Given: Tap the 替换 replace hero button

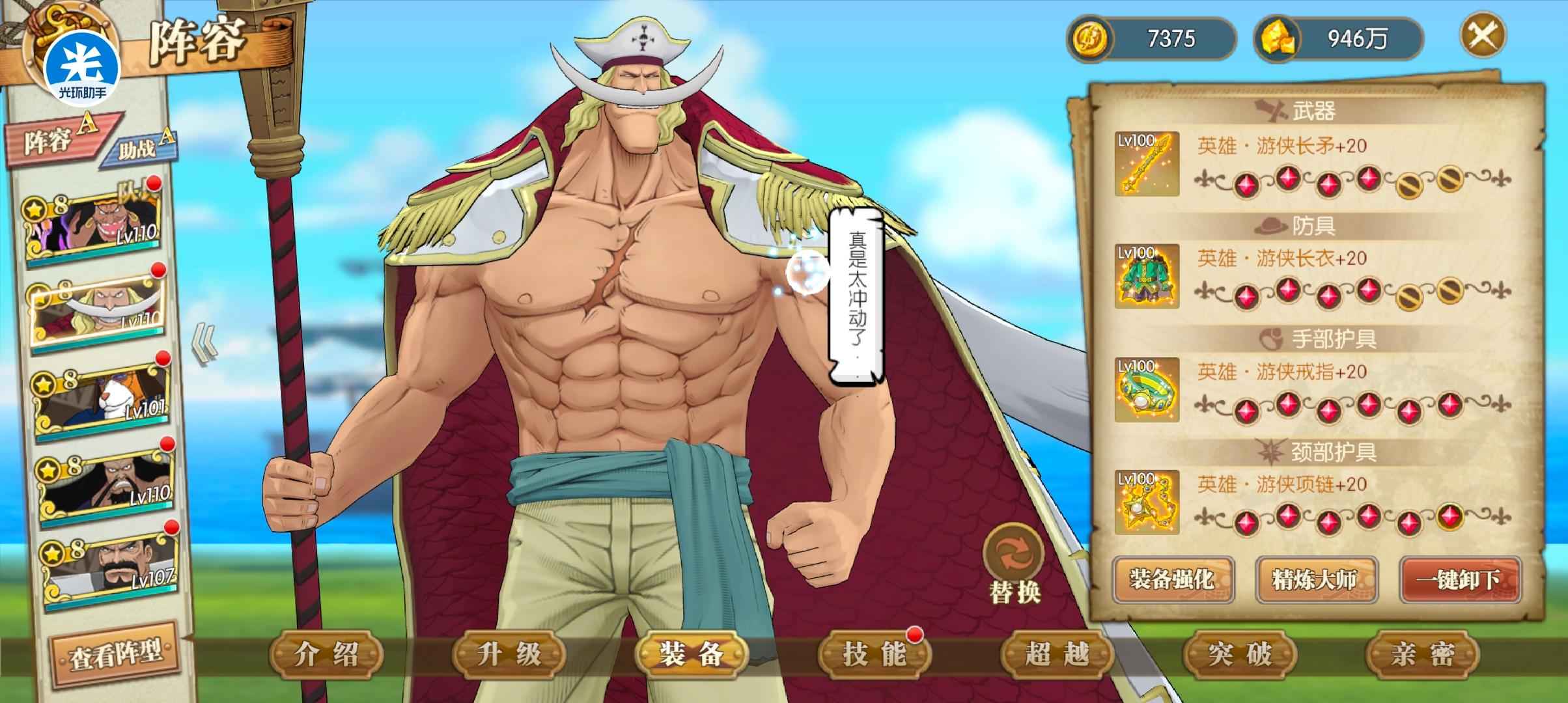Looking at the screenshot, I should click(x=1014, y=564).
